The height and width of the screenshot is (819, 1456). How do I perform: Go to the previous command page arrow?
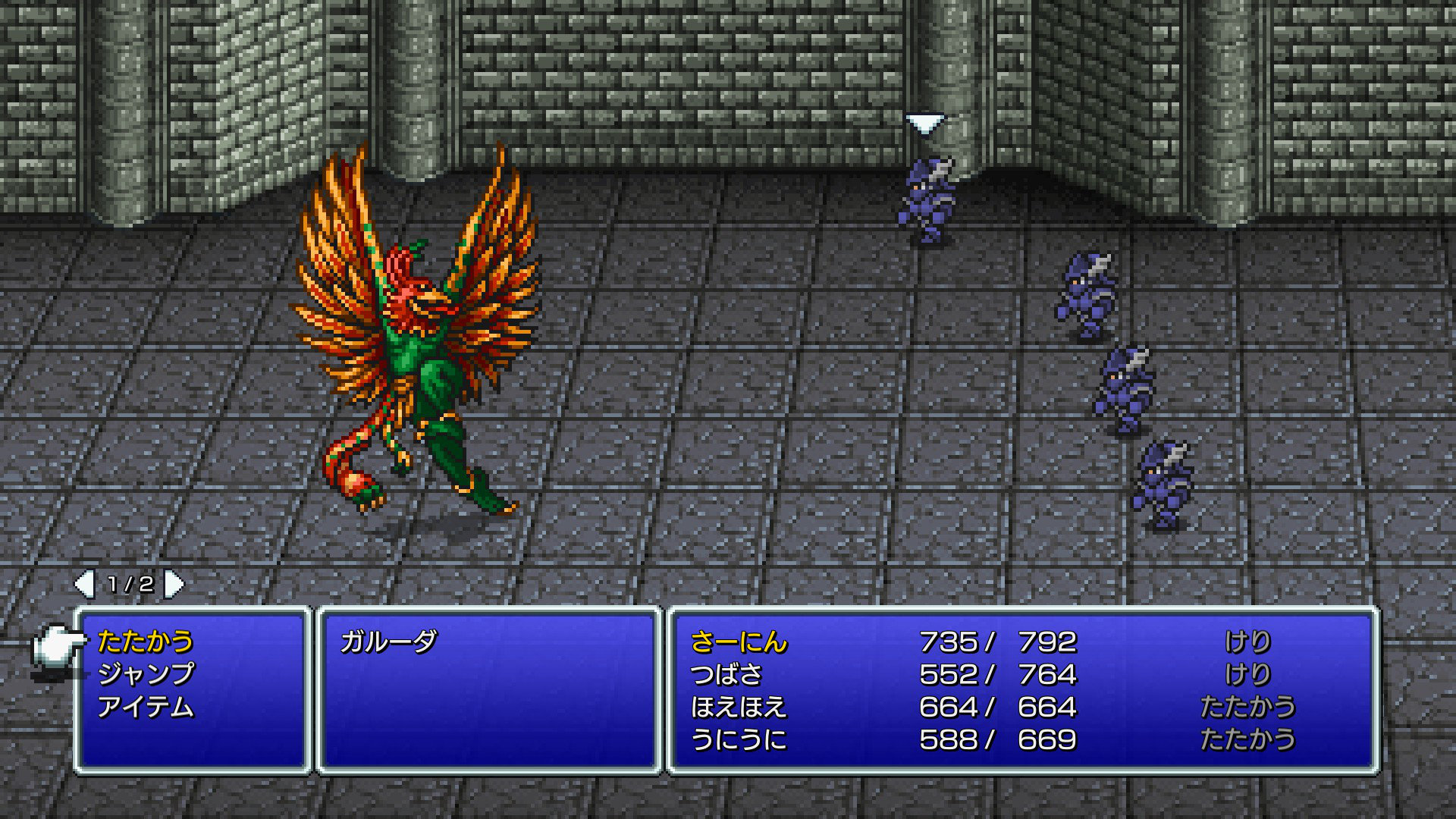83,584
